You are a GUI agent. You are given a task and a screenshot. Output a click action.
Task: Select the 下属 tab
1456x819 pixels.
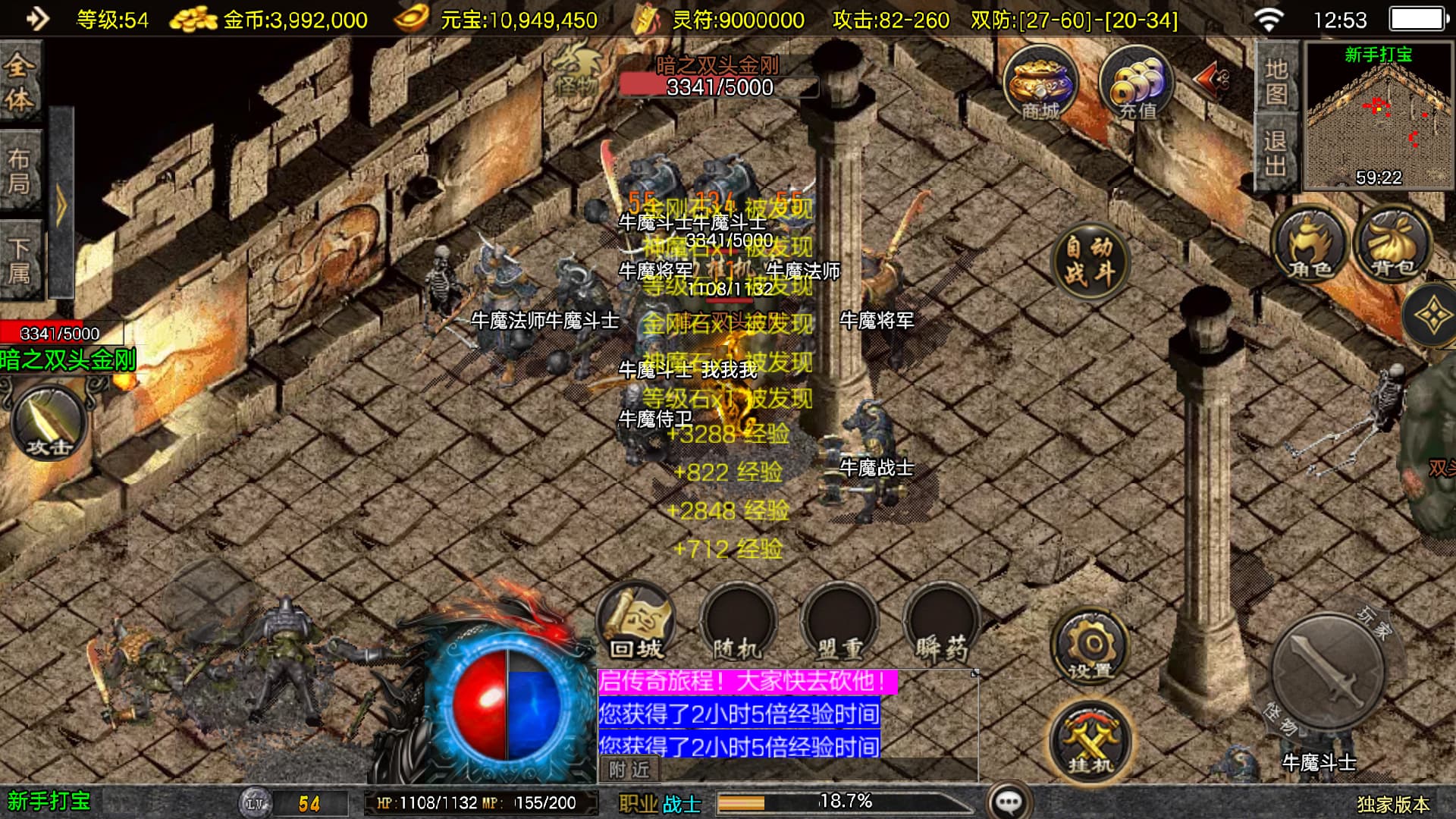point(20,260)
